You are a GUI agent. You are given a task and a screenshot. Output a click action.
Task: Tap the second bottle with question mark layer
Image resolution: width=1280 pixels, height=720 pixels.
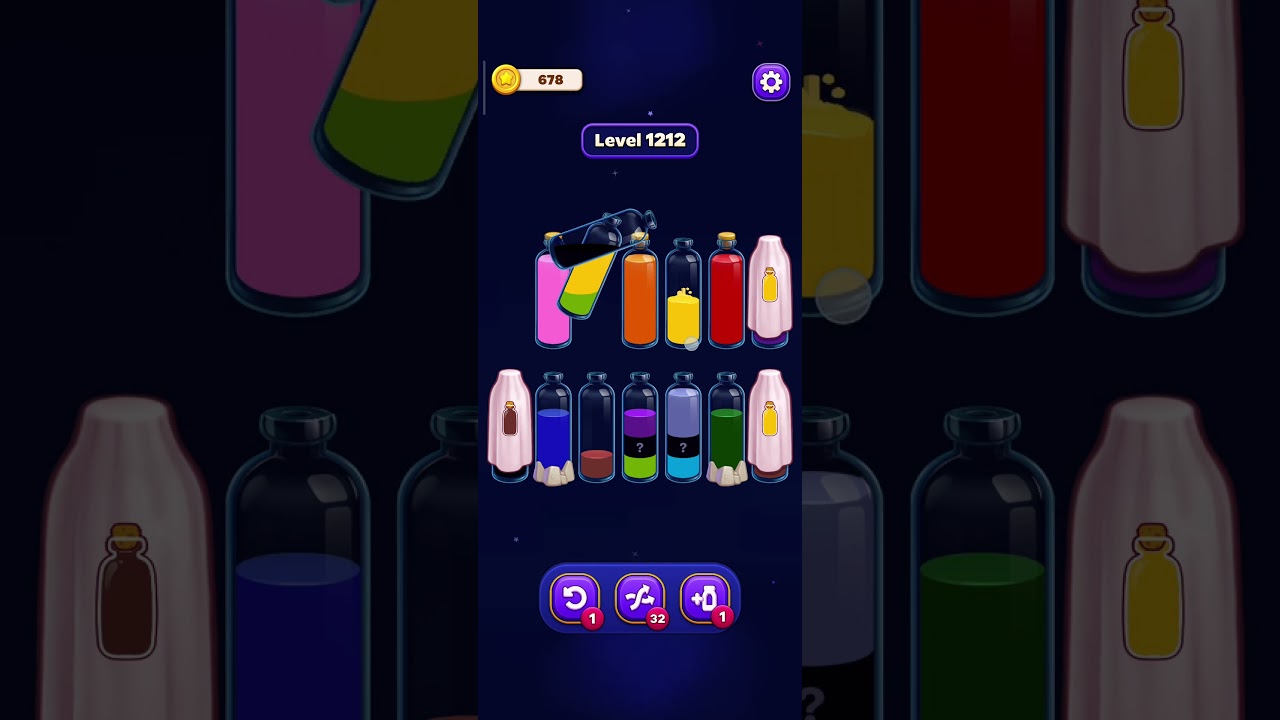[684, 445]
